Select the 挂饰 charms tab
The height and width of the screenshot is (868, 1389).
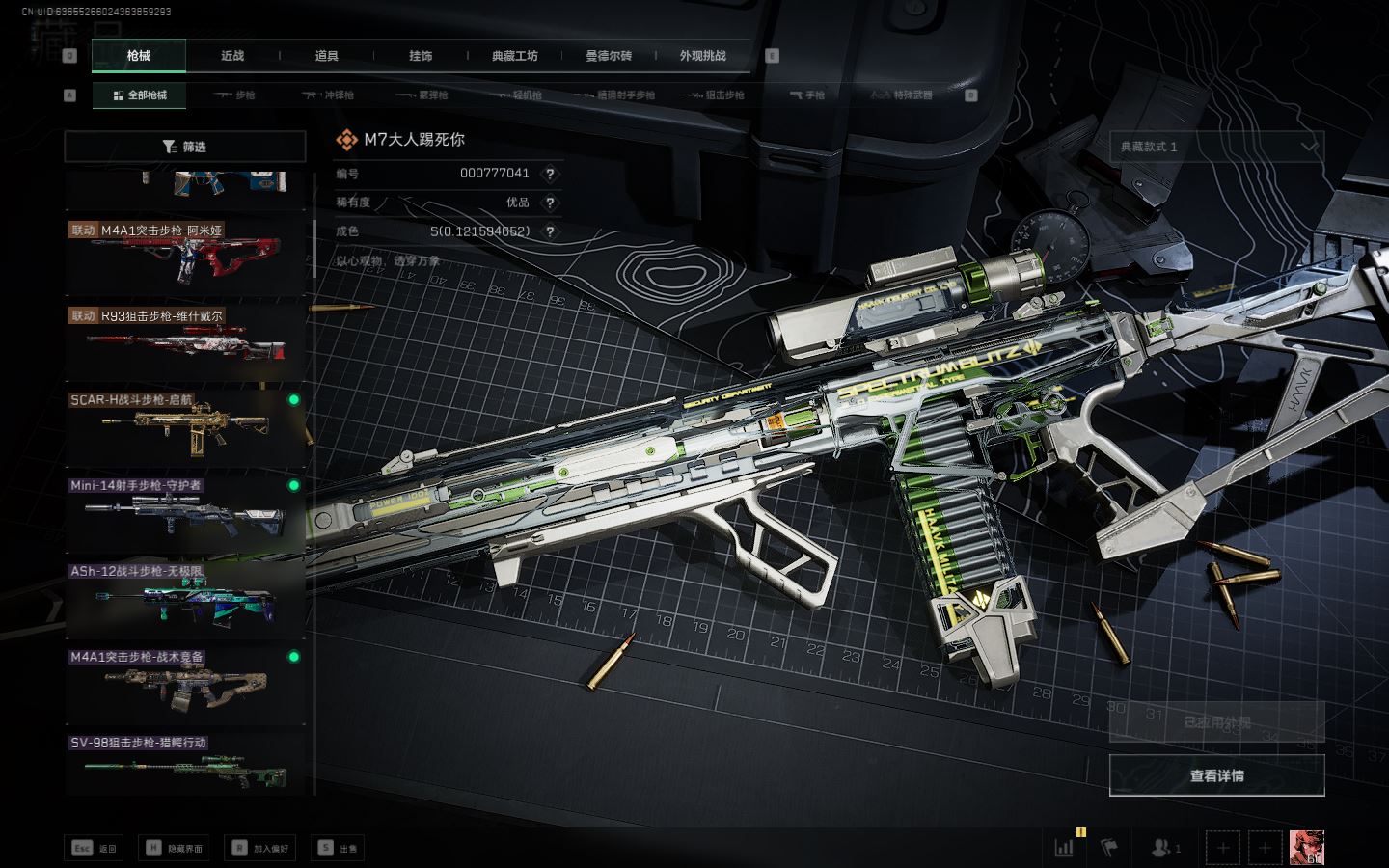[421, 56]
